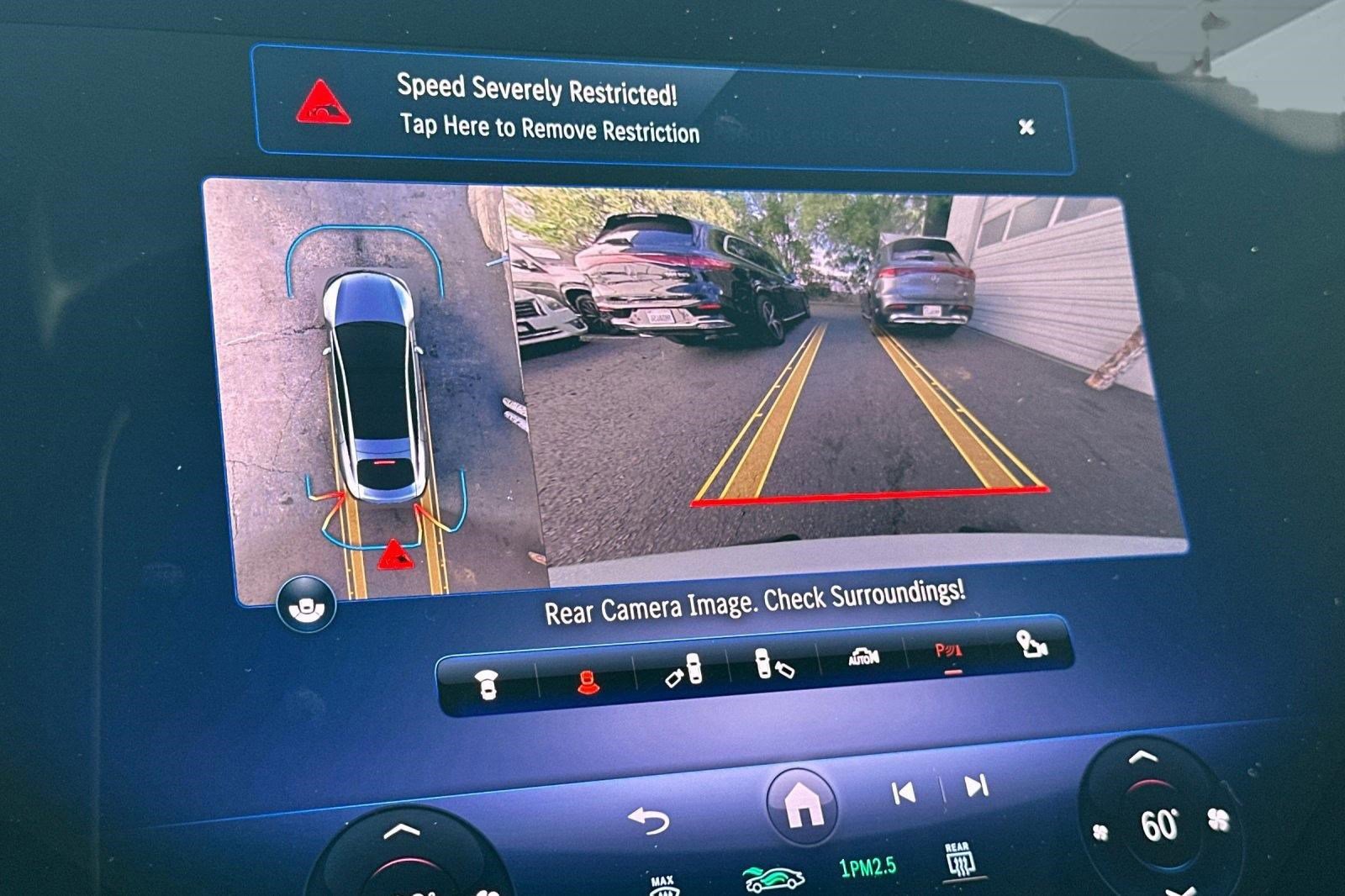Open the 360-degree surround view icon
Image resolution: width=1345 pixels, height=896 pixels.
coord(307,604)
